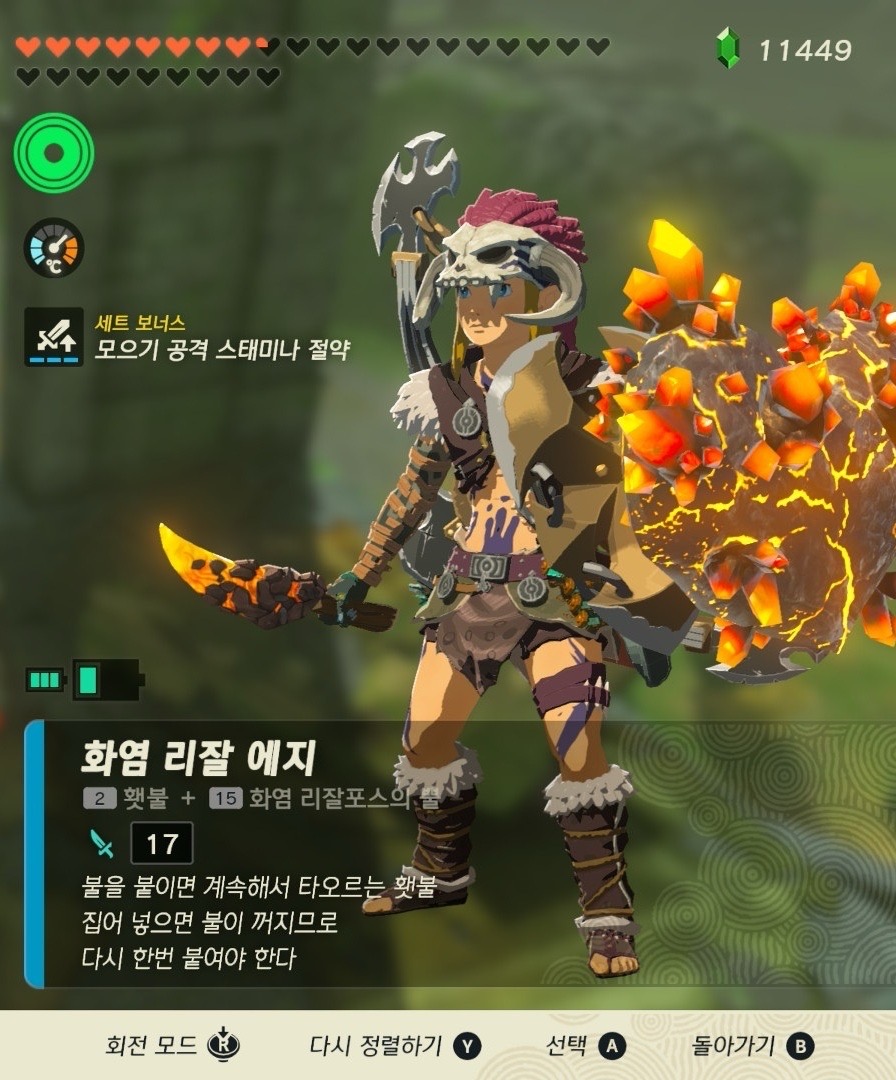Screen dimensions: 896x1080
Task: Select the 돌아가기 back option
Action: pos(753,1046)
